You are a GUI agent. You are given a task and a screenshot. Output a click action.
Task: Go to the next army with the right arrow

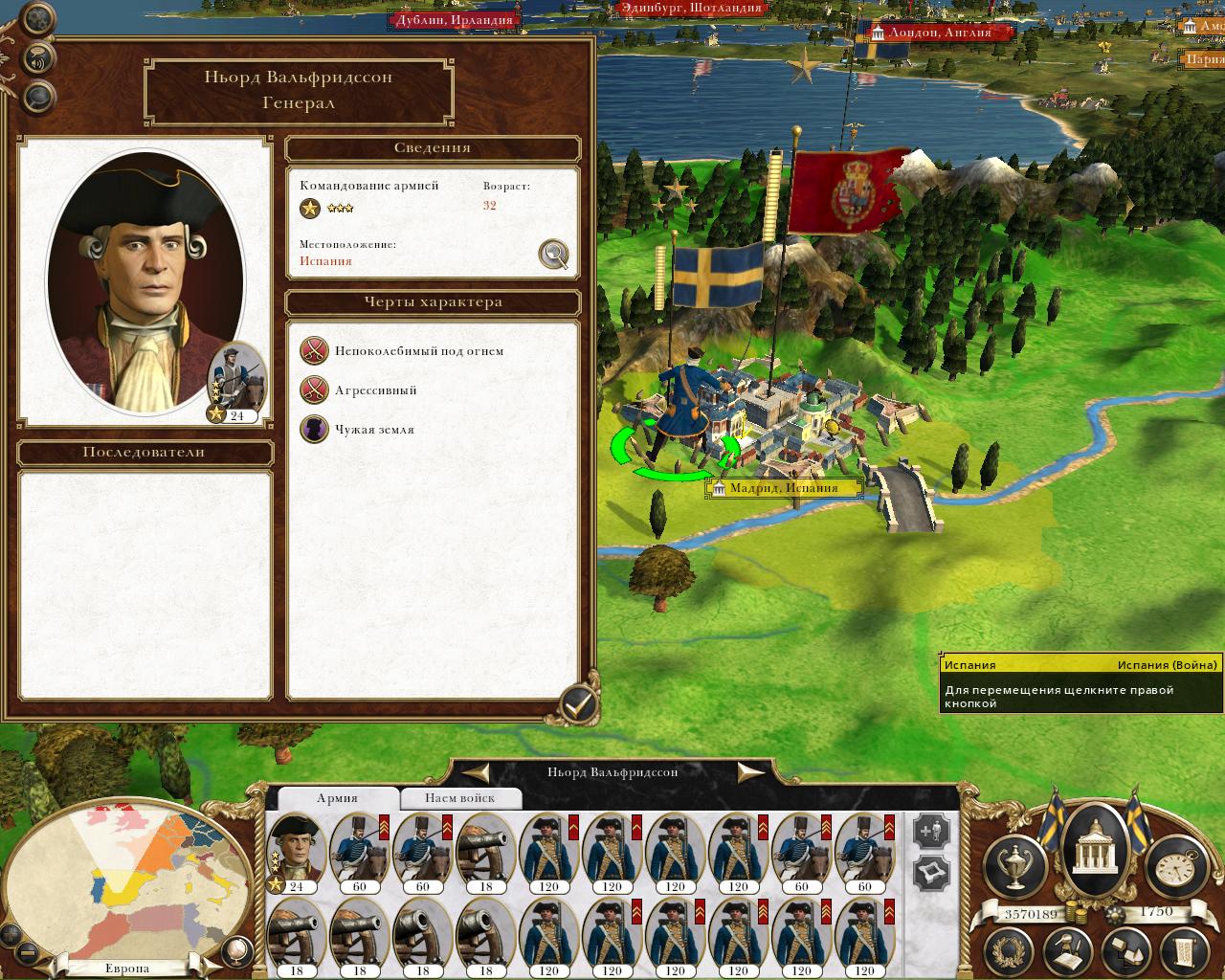tap(751, 772)
